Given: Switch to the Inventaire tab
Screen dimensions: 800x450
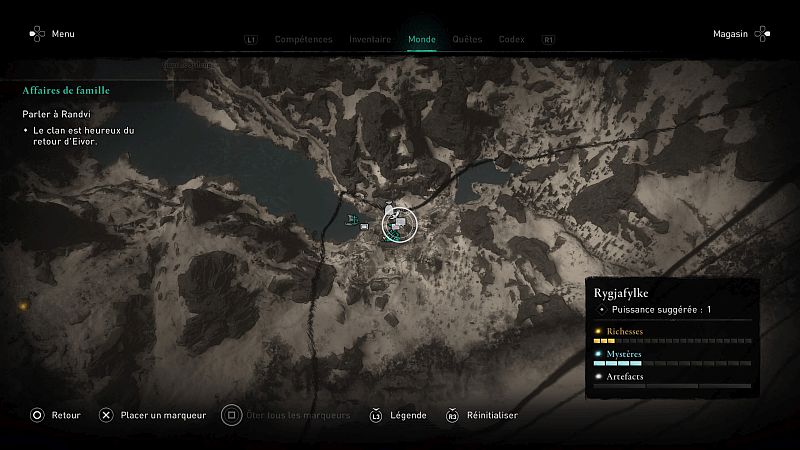Looking at the screenshot, I should (370, 40).
